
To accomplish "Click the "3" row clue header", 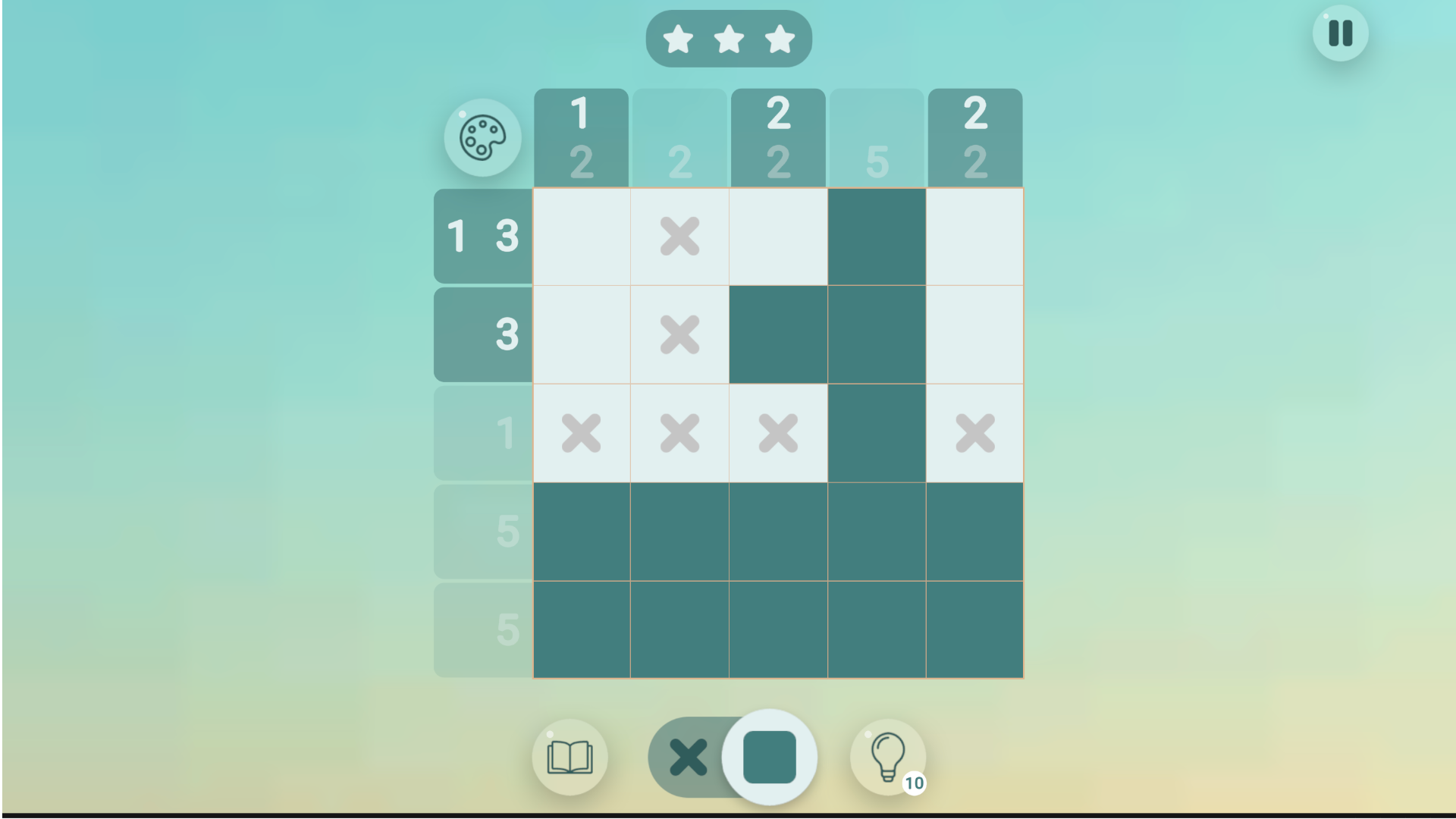I will [x=482, y=334].
